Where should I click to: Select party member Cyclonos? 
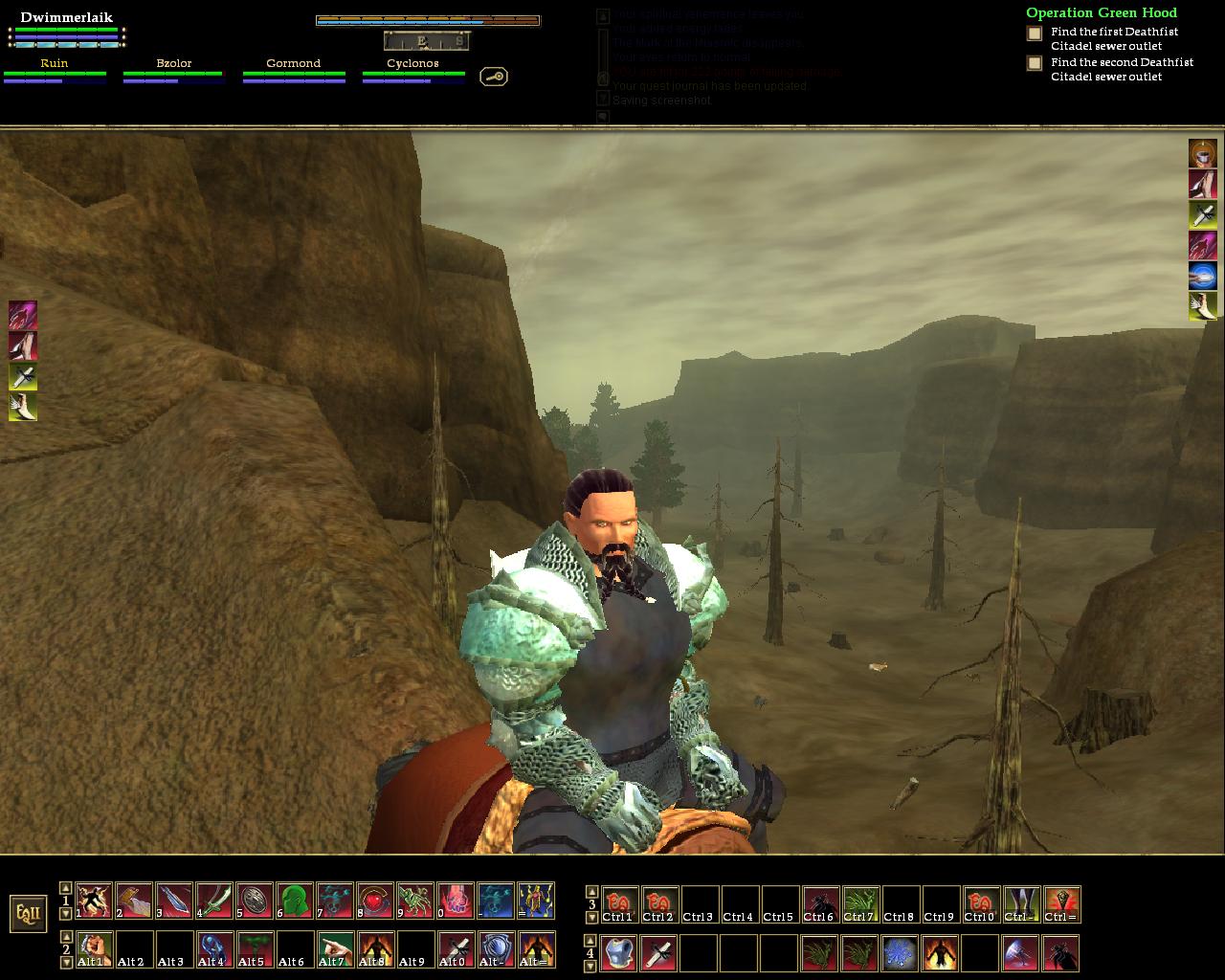coord(412,64)
